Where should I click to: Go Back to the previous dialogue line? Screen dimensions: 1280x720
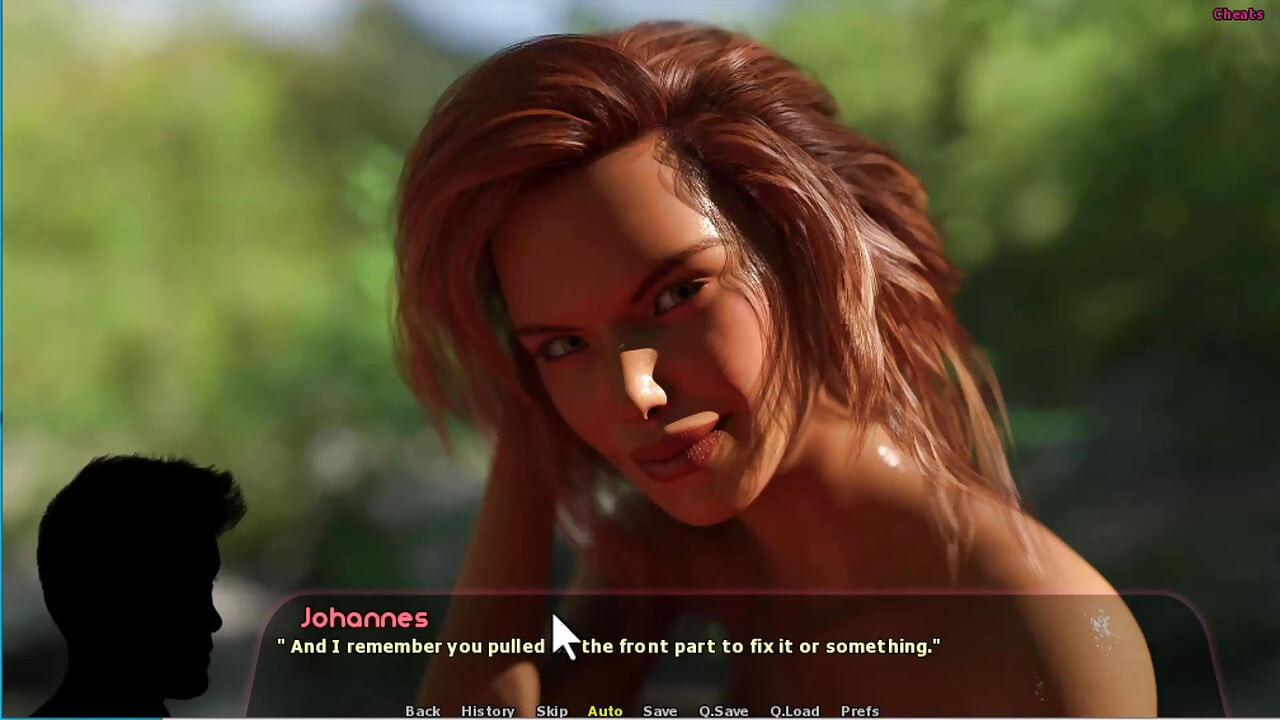point(422,710)
